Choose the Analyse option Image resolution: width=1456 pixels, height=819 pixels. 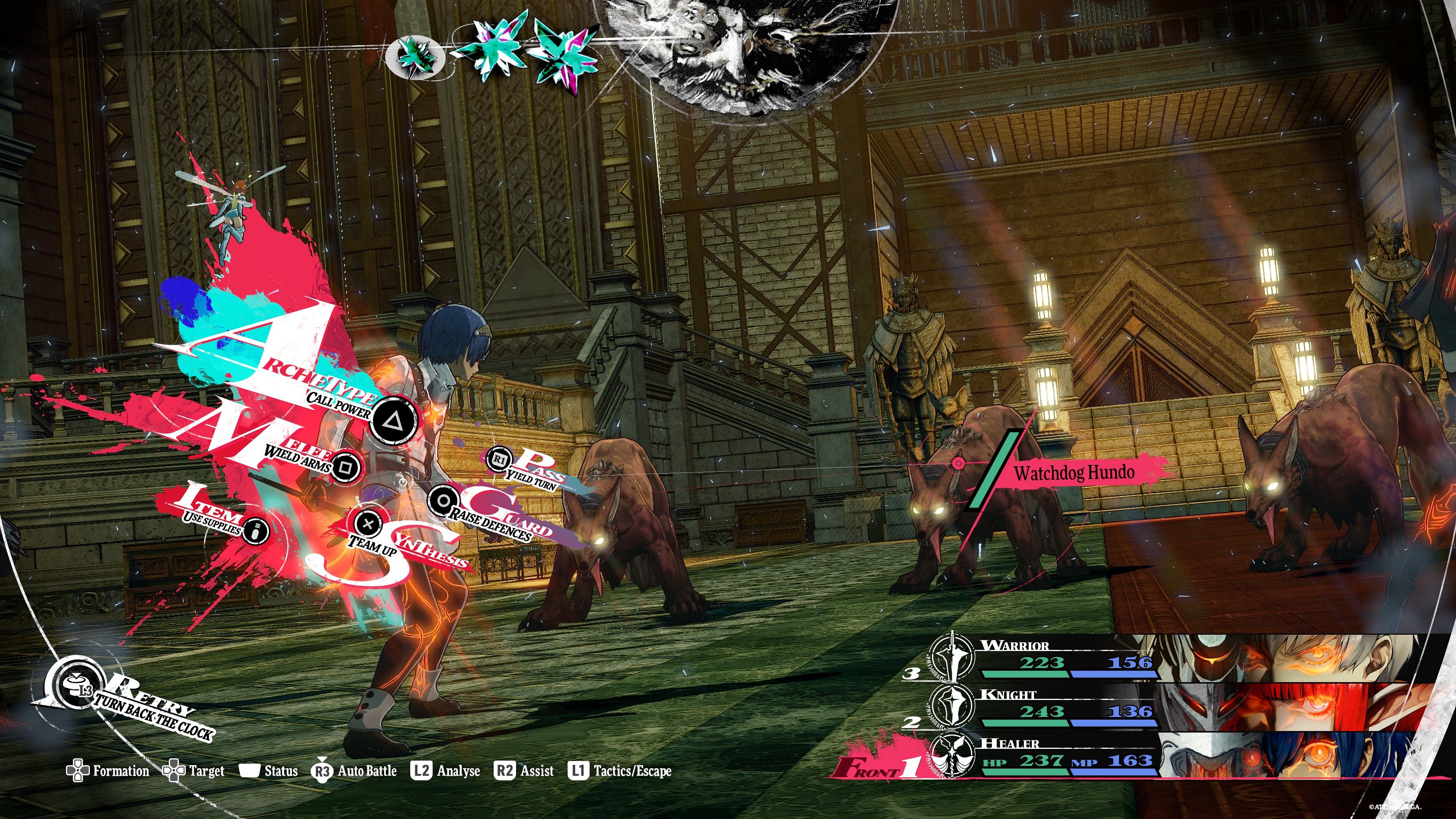coord(446,771)
